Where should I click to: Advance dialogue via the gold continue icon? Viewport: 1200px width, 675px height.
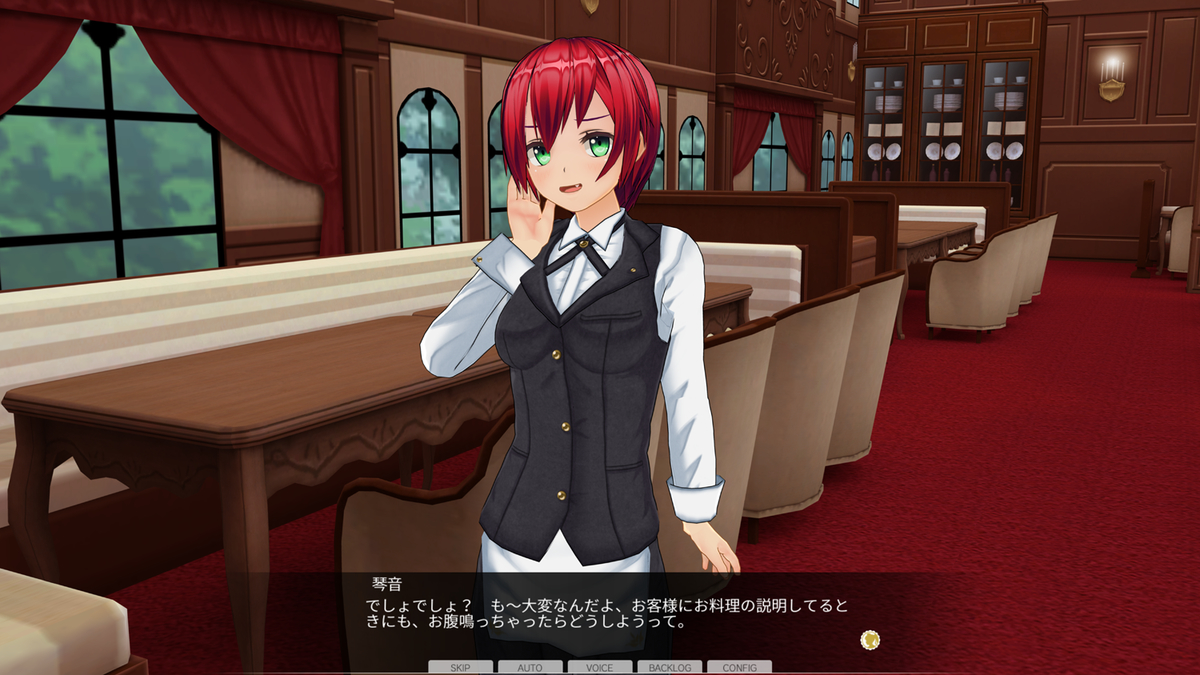click(870, 639)
